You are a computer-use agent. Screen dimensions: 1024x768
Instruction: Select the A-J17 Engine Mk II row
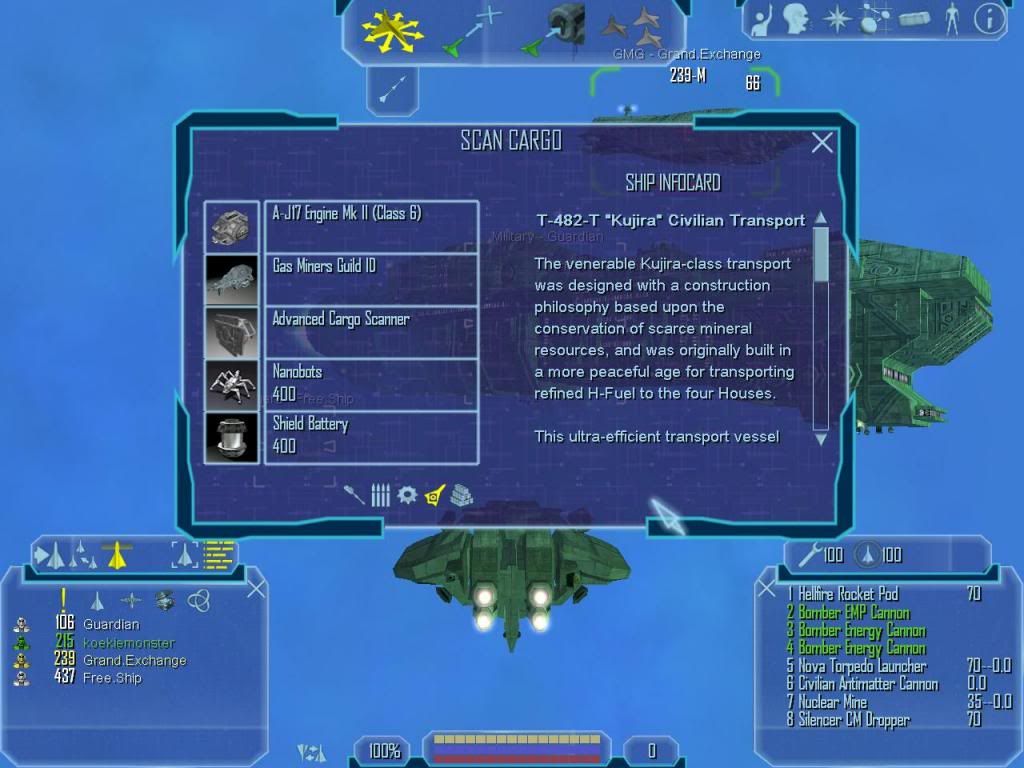coord(371,227)
